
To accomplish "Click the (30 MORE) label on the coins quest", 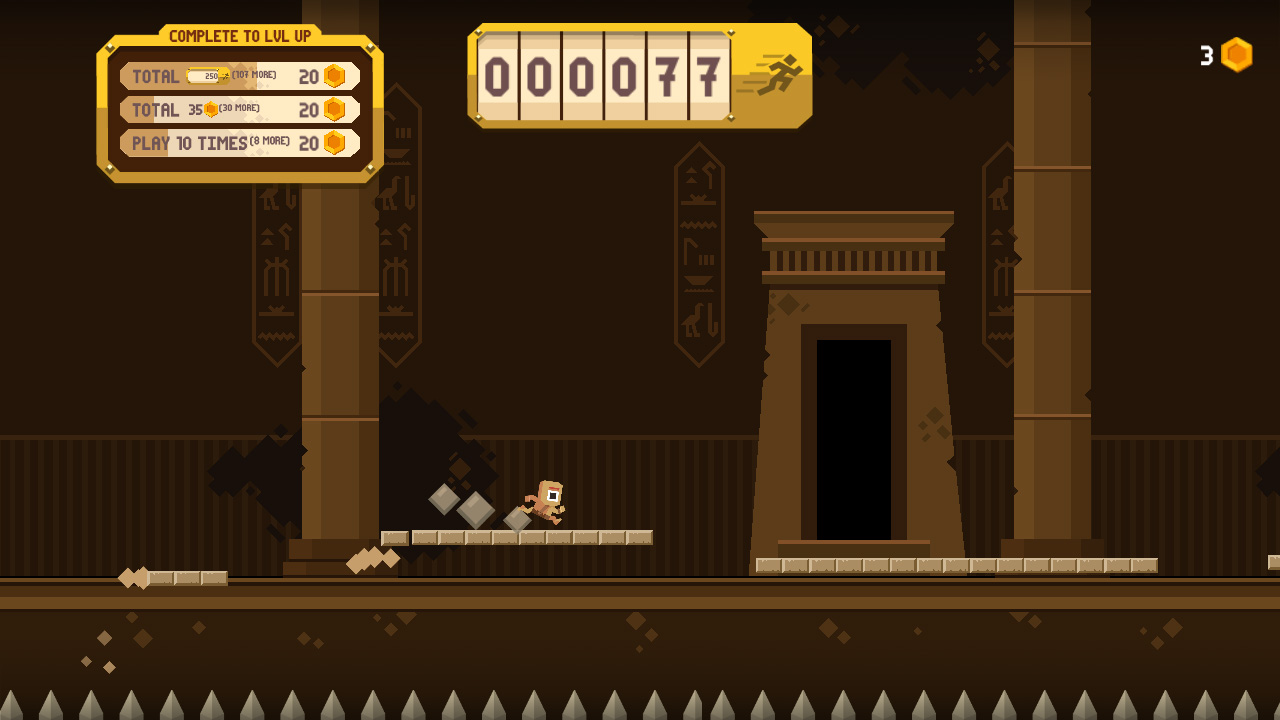I will click(240, 108).
